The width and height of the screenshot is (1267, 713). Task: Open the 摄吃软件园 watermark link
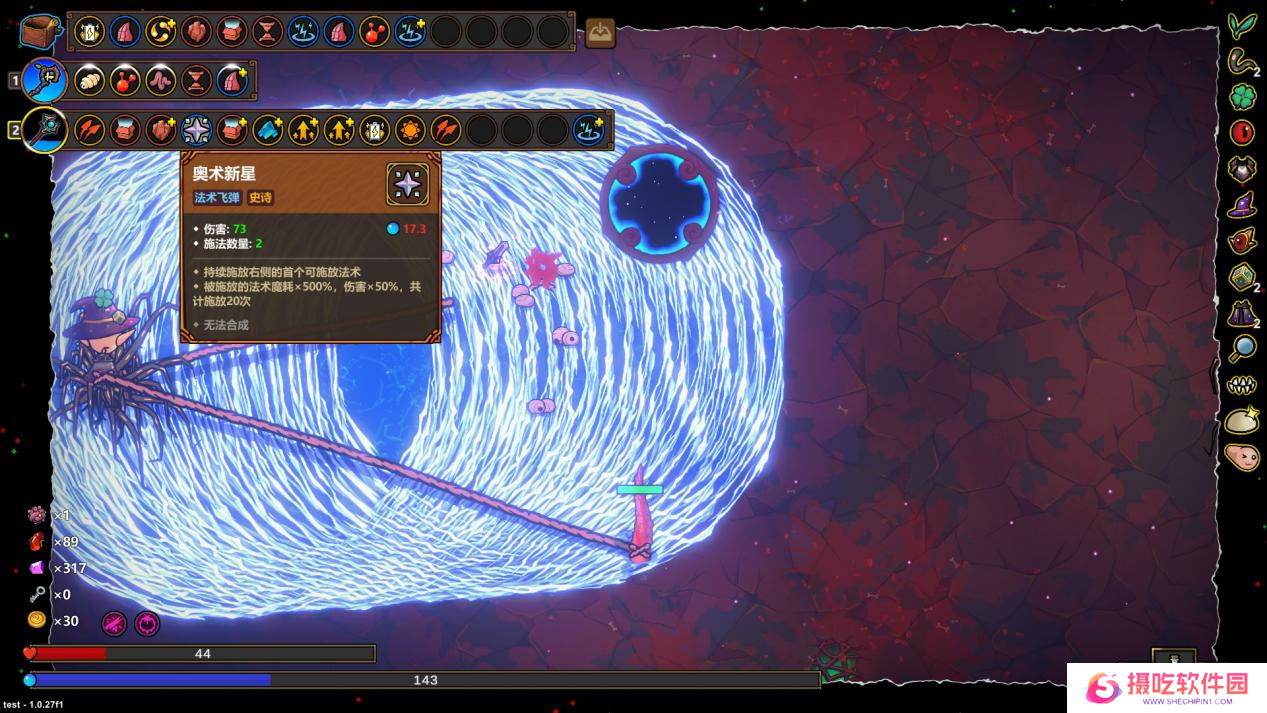point(1167,687)
